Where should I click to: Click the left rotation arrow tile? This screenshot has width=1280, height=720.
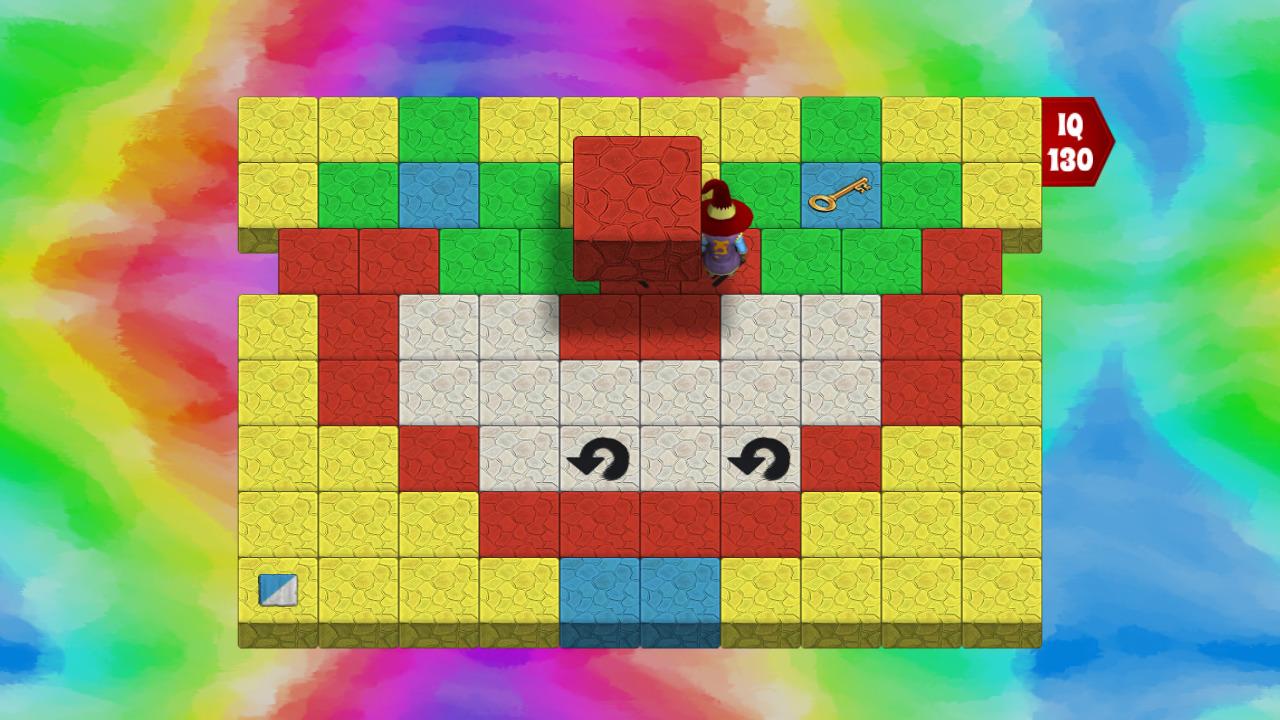[x=598, y=460]
